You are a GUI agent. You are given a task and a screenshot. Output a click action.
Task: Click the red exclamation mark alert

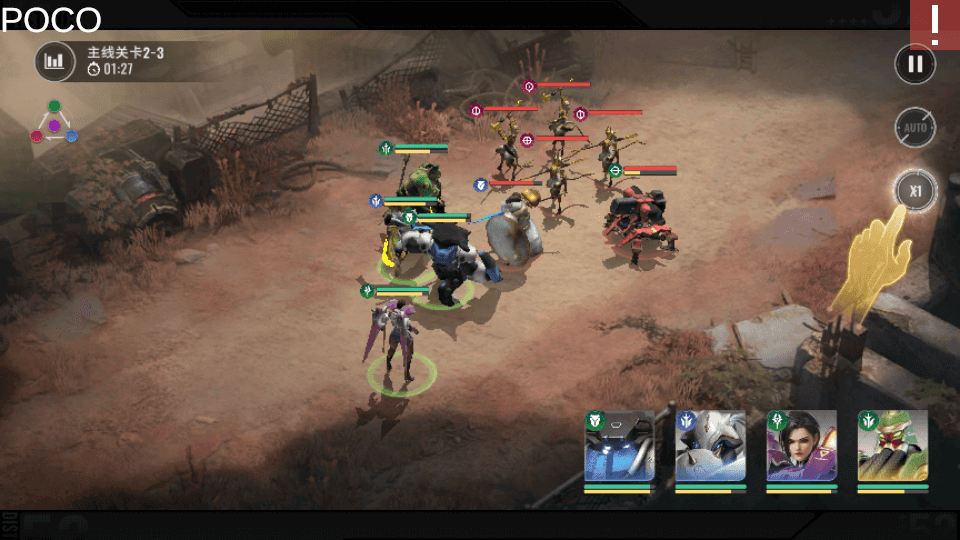tap(935, 25)
